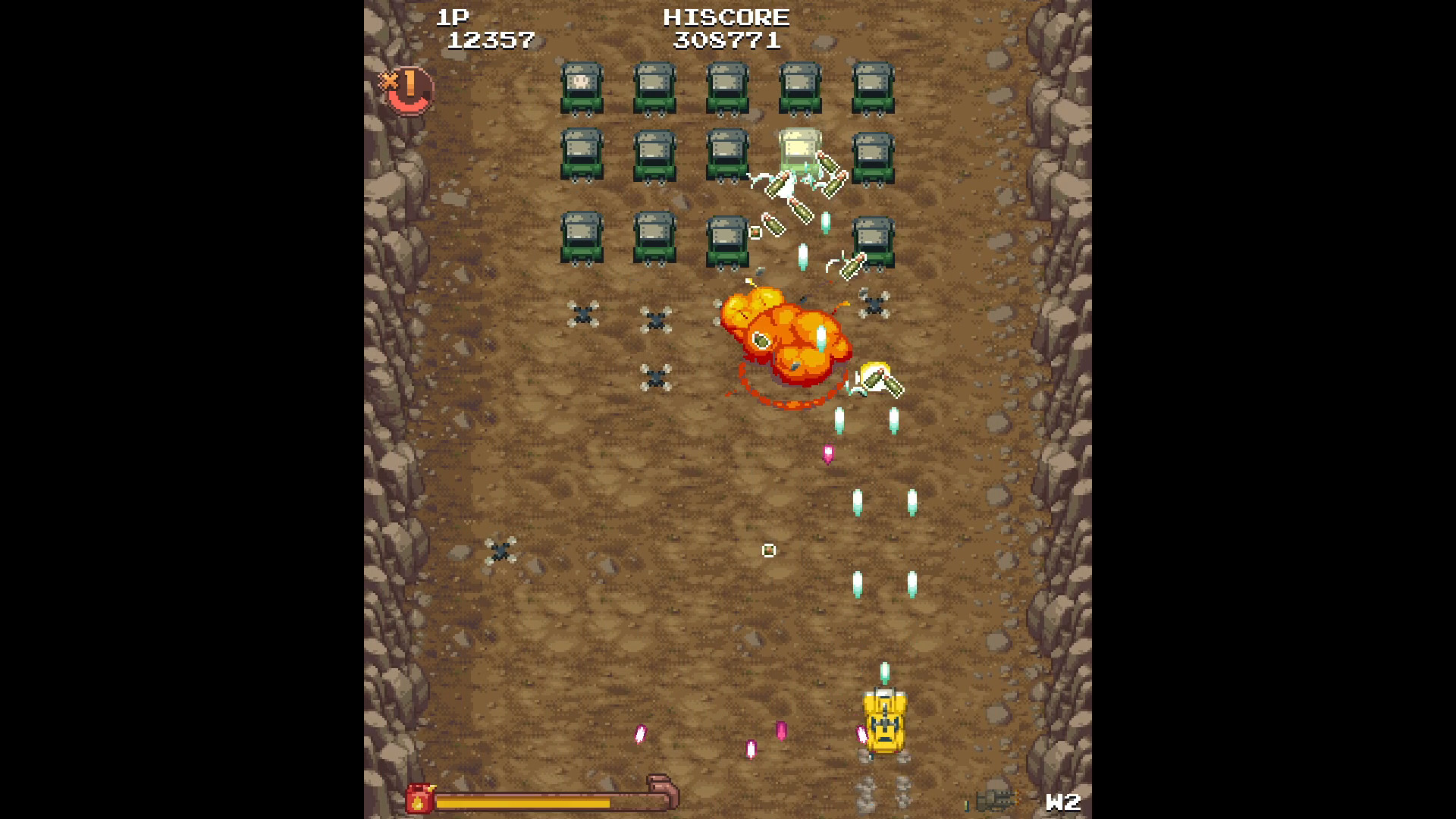1456x819 pixels.
Task: Click the weapon pickup icon near W2 label
Action: 998,796
